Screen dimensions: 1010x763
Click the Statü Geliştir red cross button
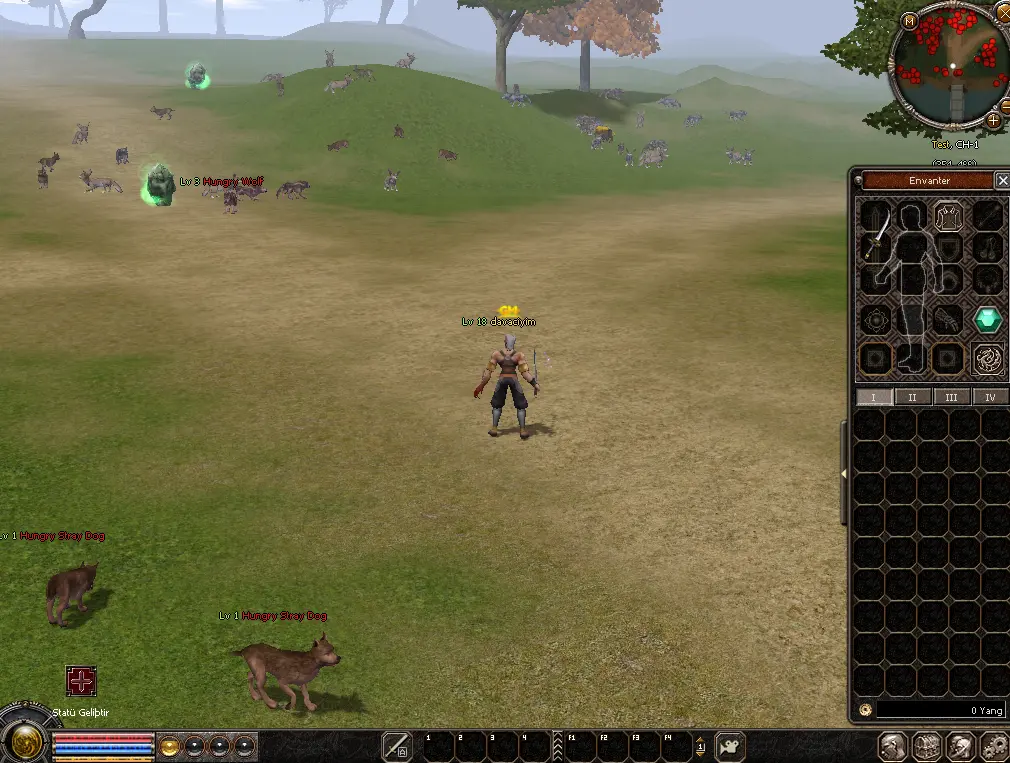click(x=81, y=681)
